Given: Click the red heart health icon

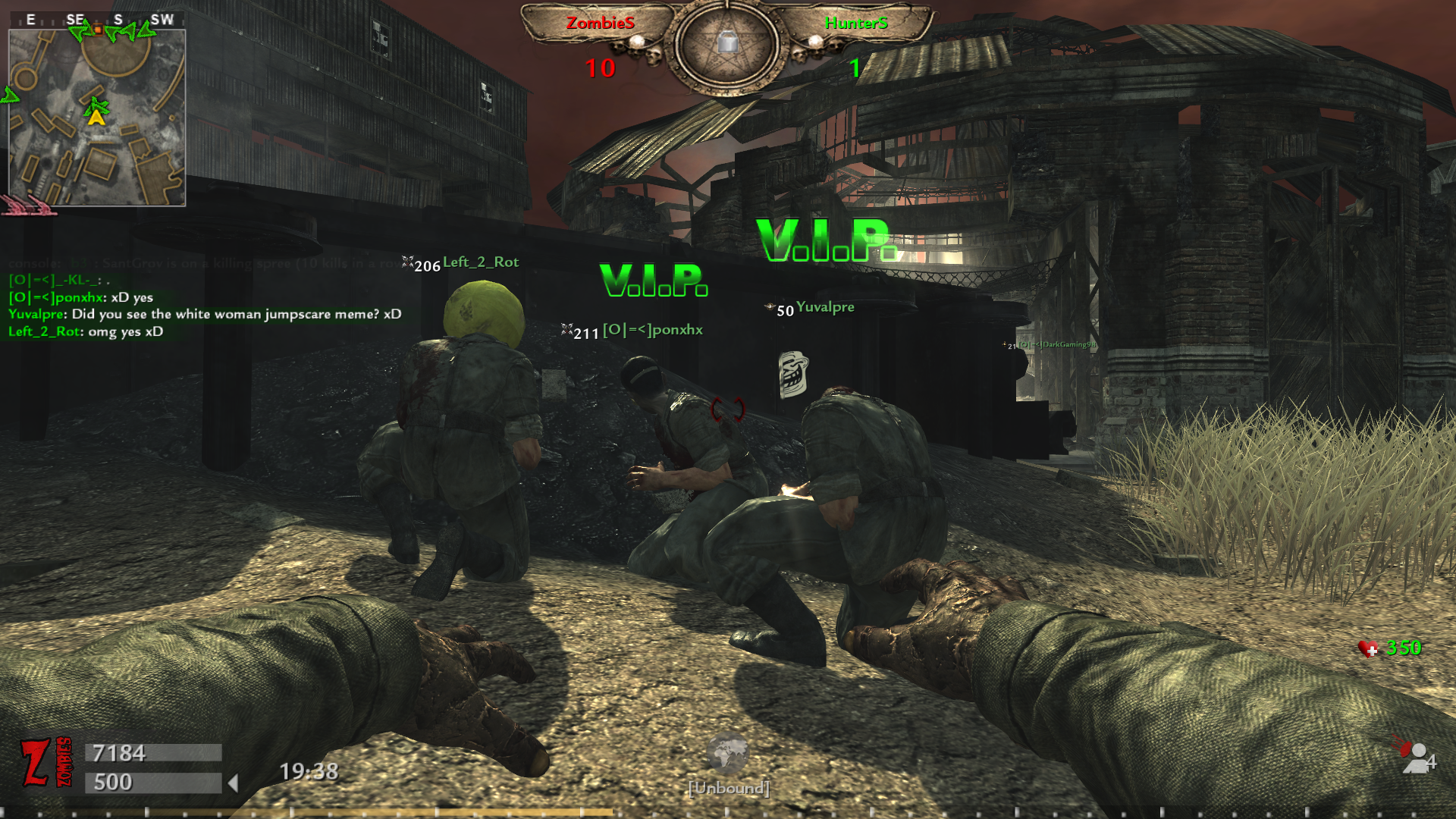Looking at the screenshot, I should pos(1368,648).
